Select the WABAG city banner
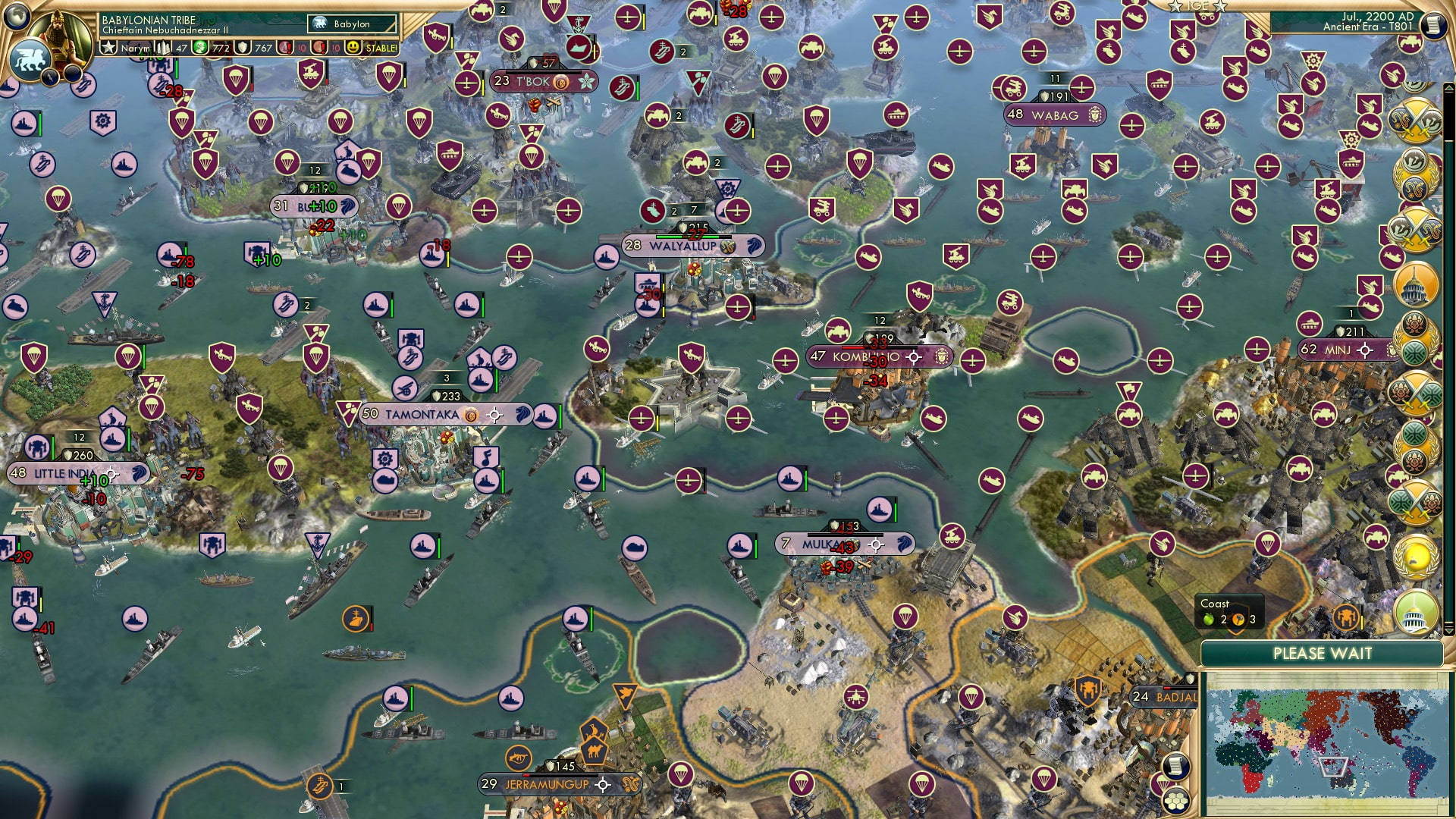The height and width of the screenshot is (819, 1456). pyautogui.click(x=1055, y=115)
